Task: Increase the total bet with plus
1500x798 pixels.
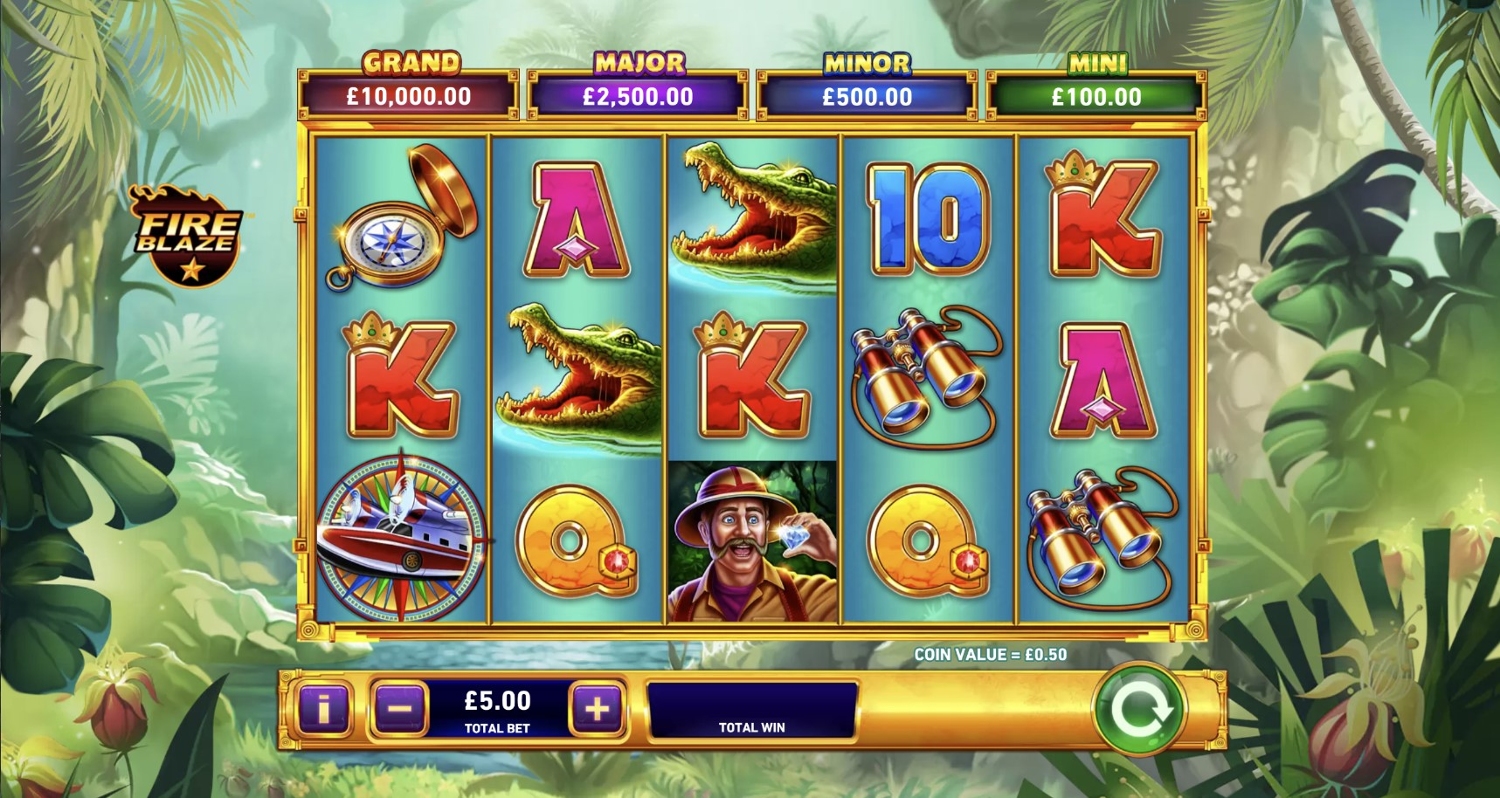Action: pyautogui.click(x=597, y=710)
